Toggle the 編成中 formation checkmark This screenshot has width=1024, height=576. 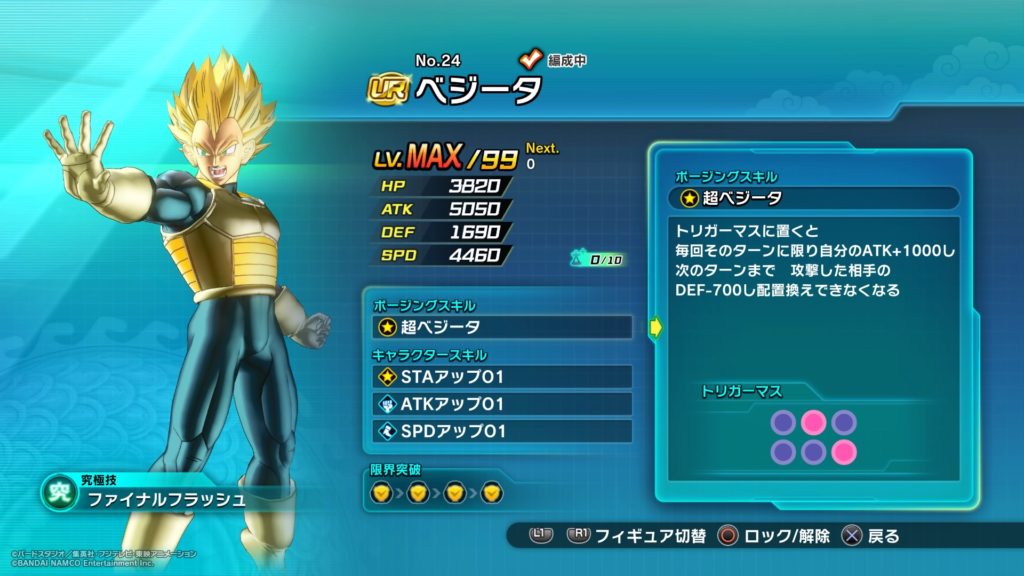[531, 60]
